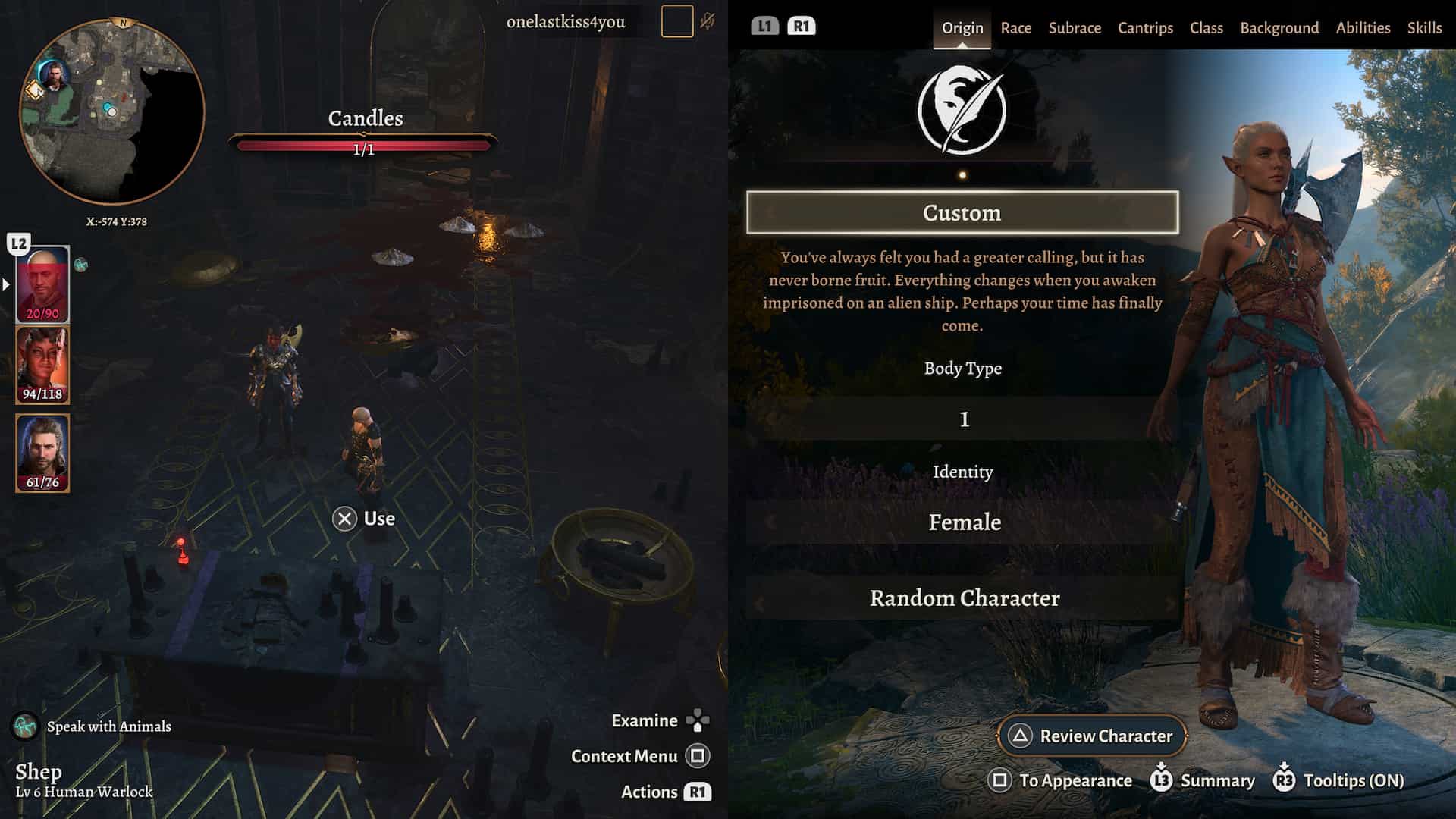The height and width of the screenshot is (819, 1456).
Task: Open the Class tab
Action: 1206,27
